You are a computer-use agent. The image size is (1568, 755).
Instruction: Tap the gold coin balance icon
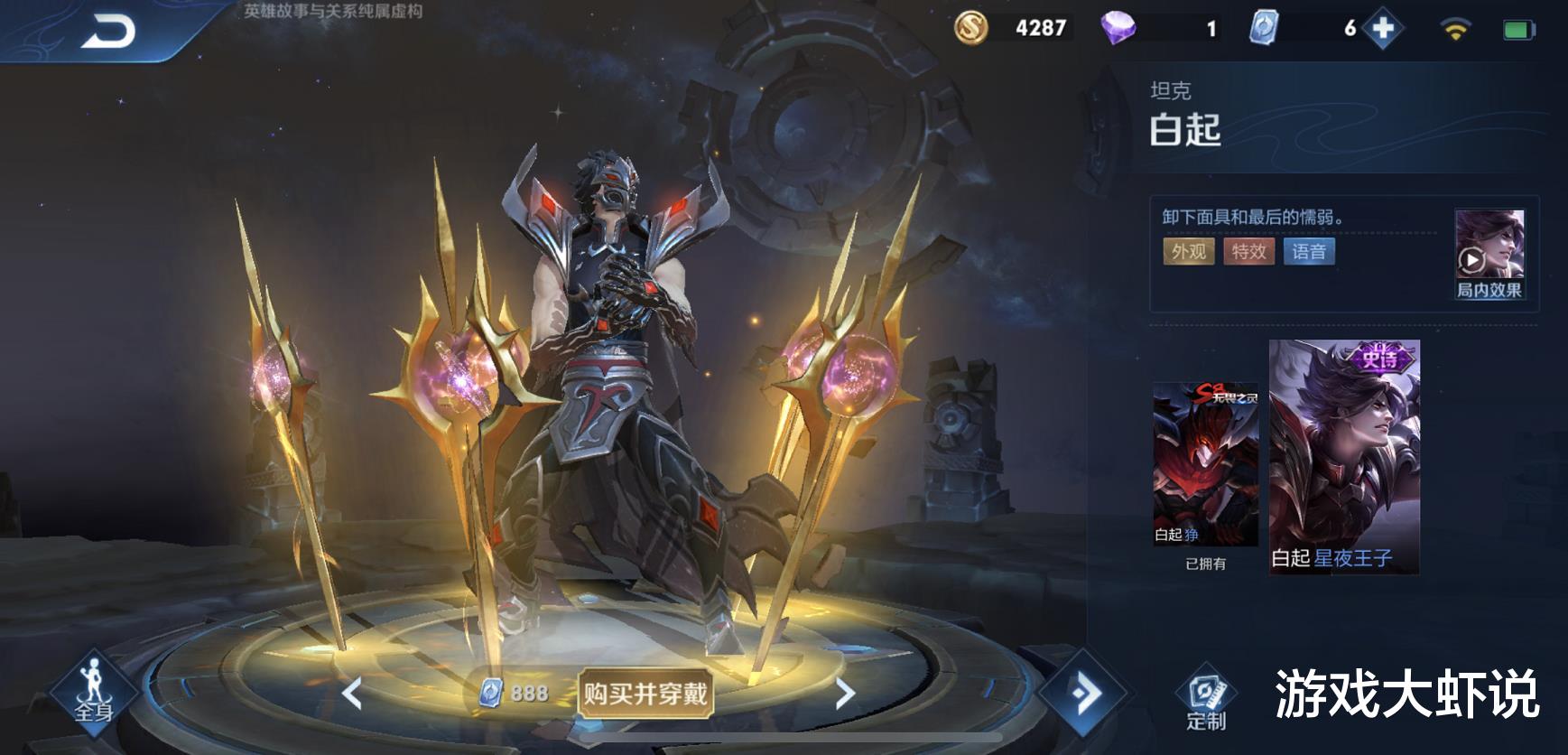[970, 27]
